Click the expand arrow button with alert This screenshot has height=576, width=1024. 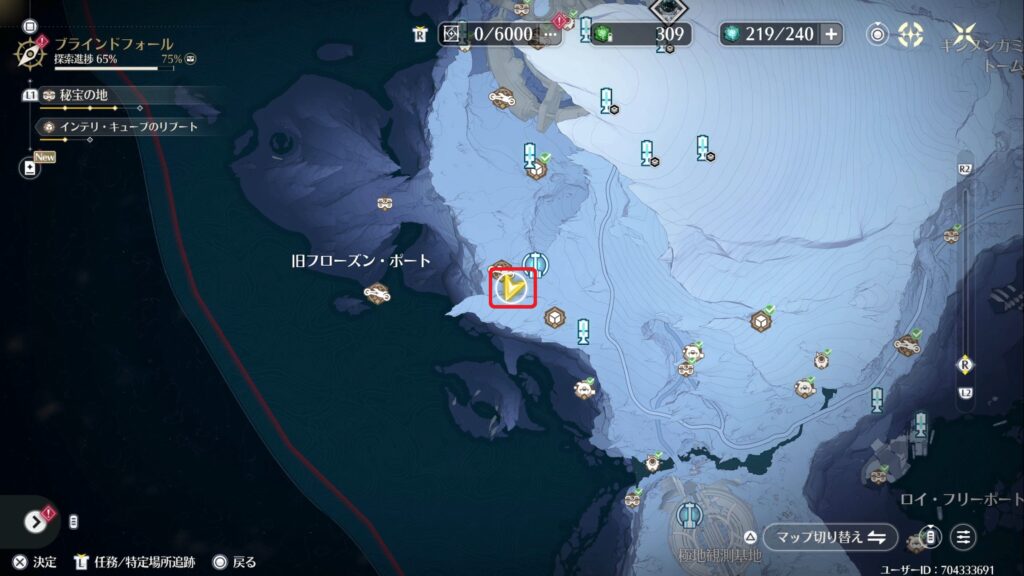37,521
